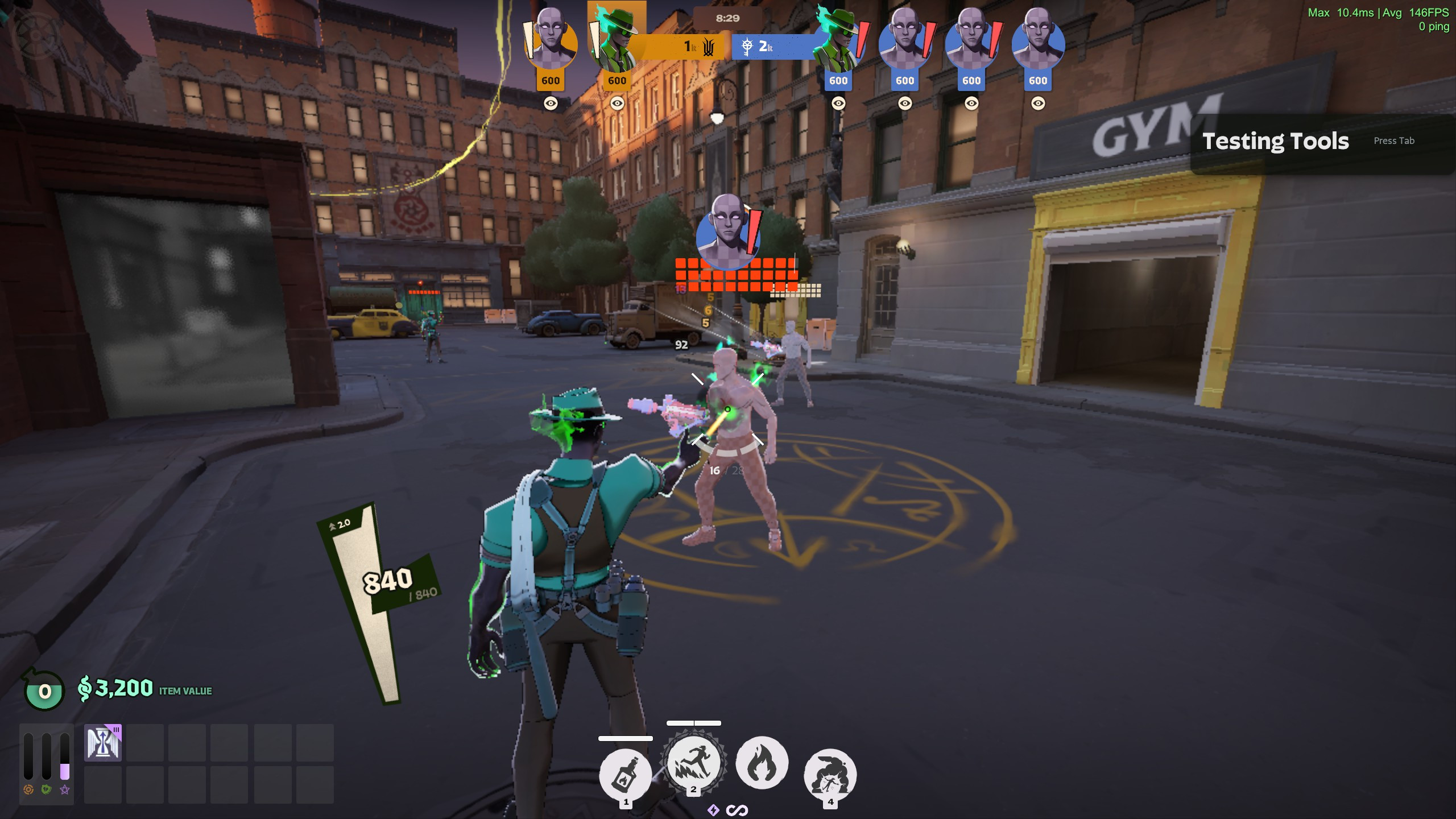This screenshot has height=819, width=1456.
Task: Select the blue team green-hat hero portrait
Action: pyautogui.click(x=837, y=41)
